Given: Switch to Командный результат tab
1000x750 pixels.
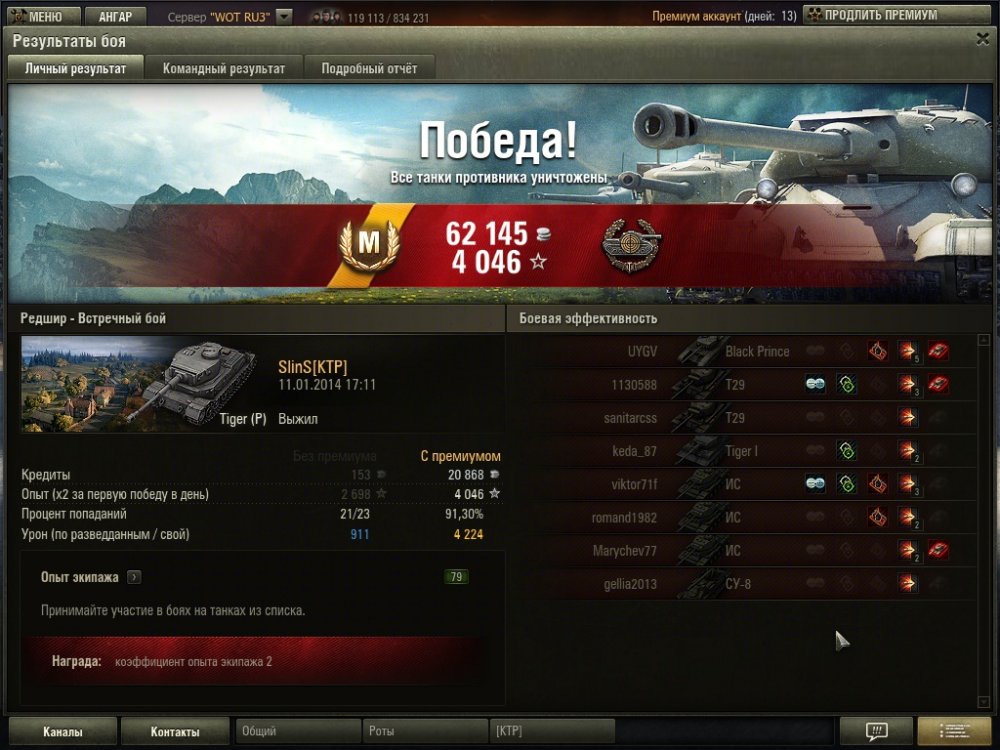Looking at the screenshot, I should [x=224, y=69].
